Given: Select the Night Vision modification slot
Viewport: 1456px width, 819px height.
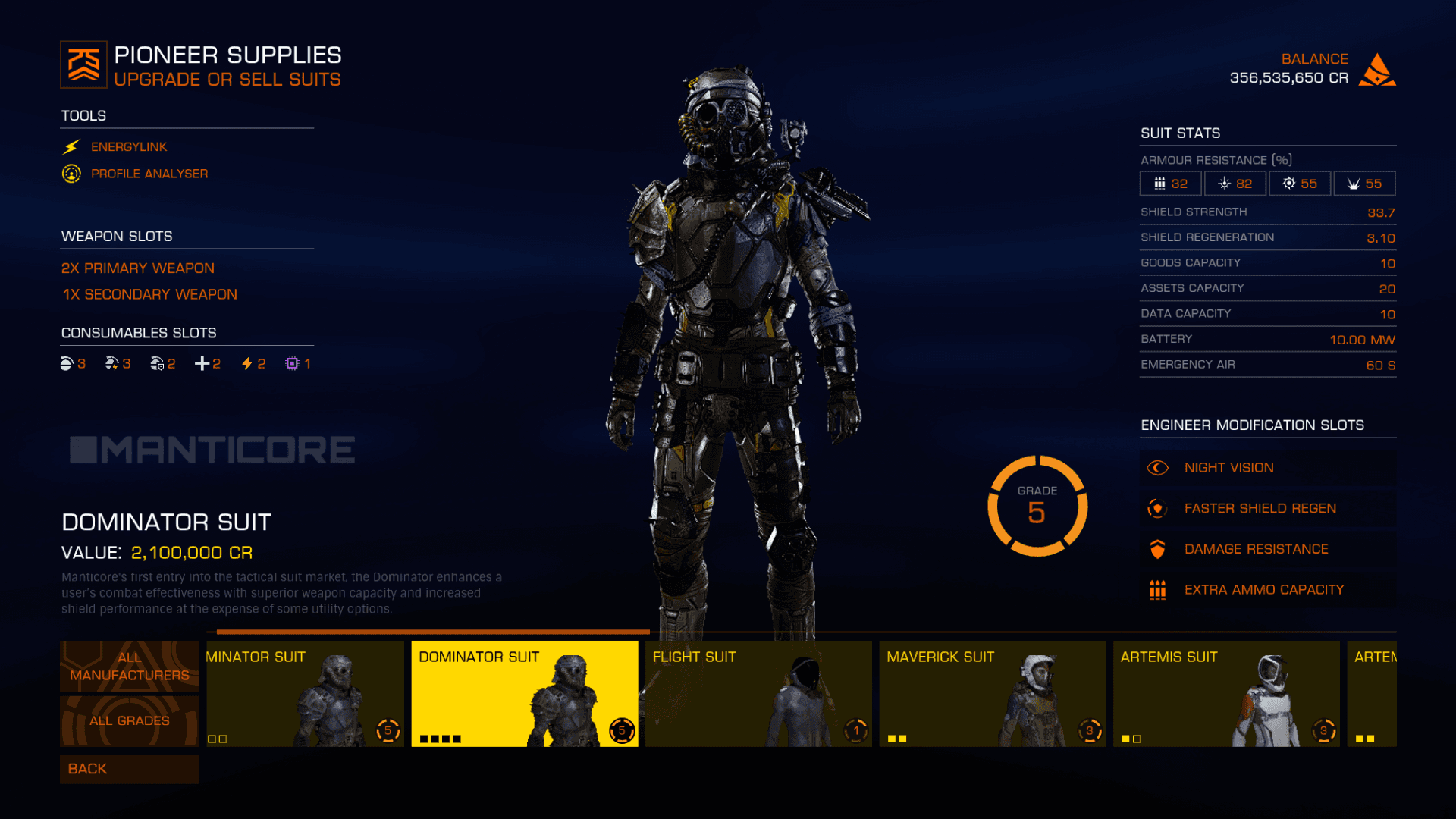Looking at the screenshot, I should (1266, 468).
